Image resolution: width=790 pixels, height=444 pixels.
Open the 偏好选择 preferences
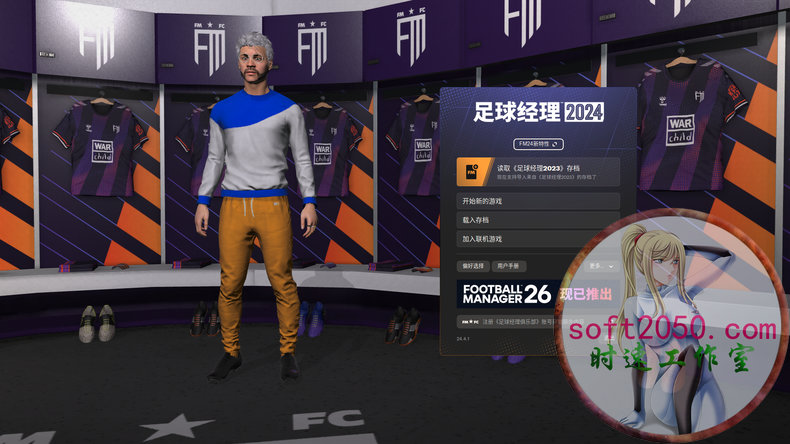tap(471, 266)
